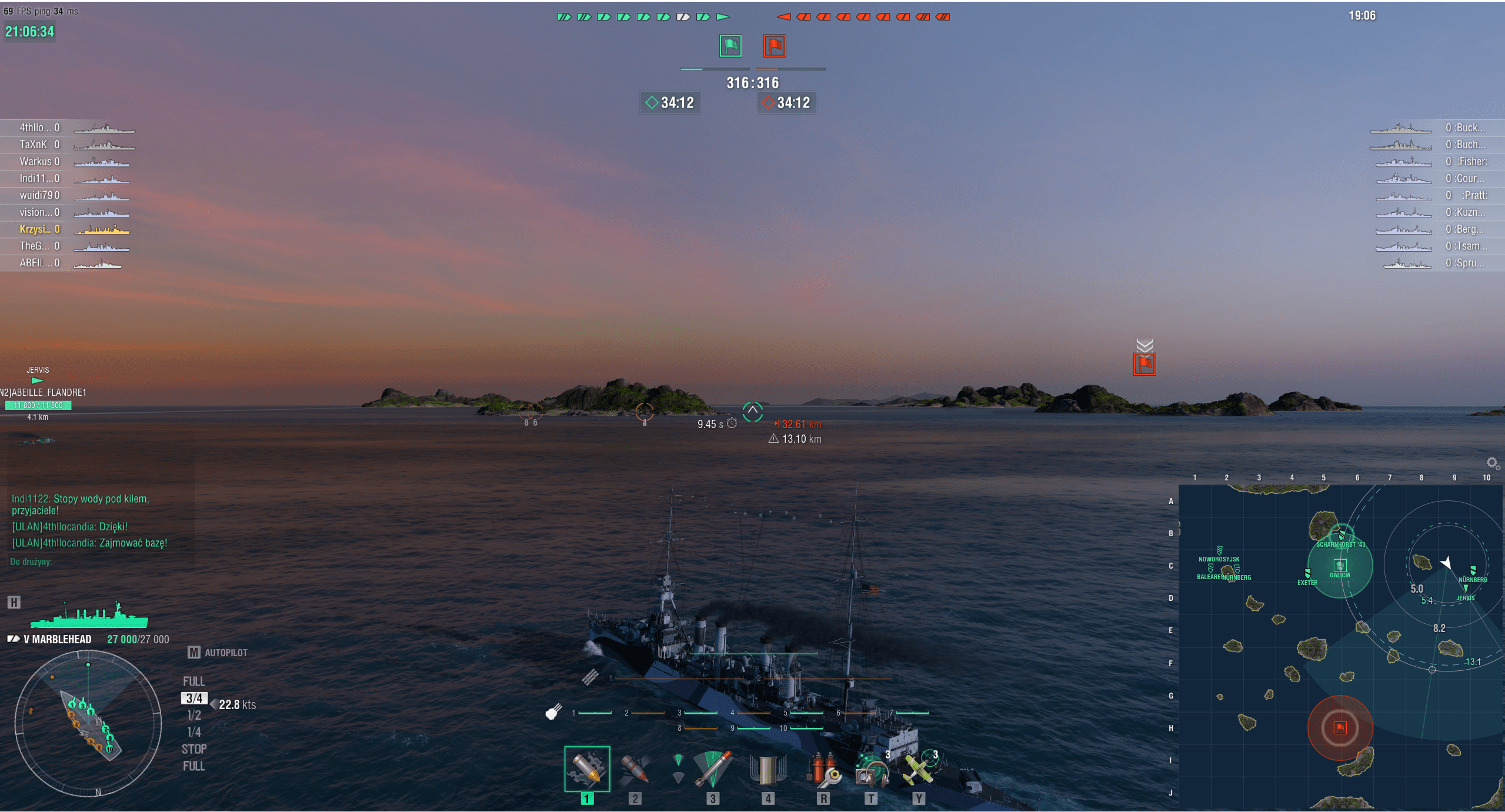The width and height of the screenshot is (1505, 812).
Task: Set throttle to 1/2 speed
Action: [194, 716]
